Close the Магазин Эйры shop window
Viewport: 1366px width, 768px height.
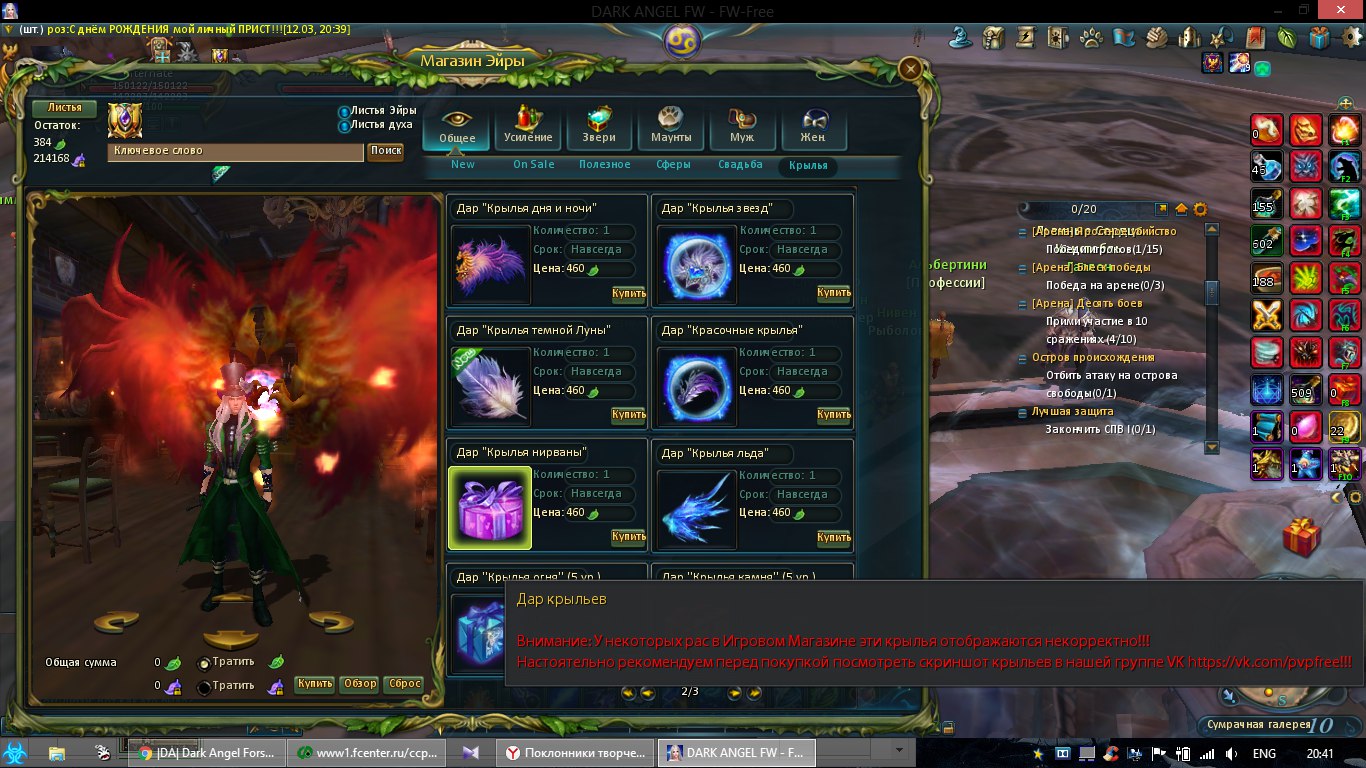click(910, 68)
